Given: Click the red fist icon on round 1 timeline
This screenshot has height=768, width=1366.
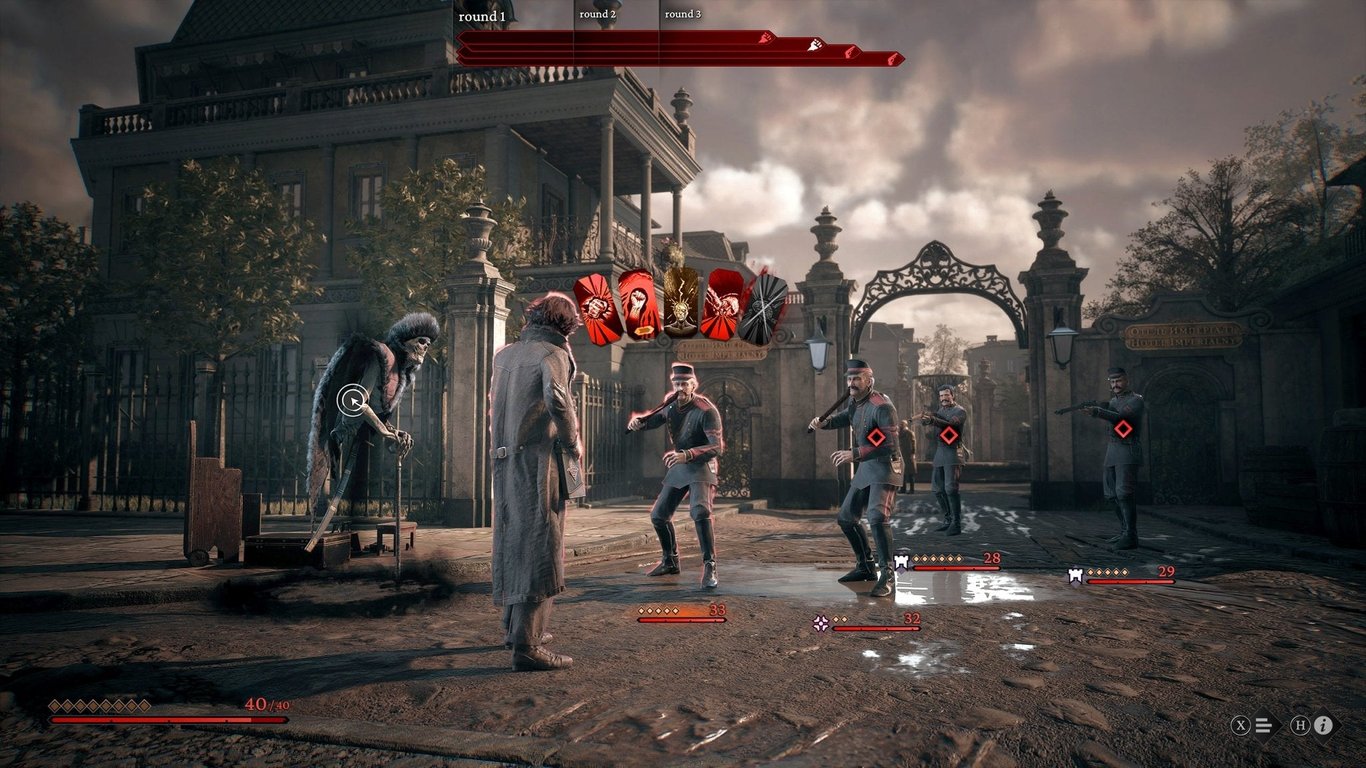Looking at the screenshot, I should point(763,39).
